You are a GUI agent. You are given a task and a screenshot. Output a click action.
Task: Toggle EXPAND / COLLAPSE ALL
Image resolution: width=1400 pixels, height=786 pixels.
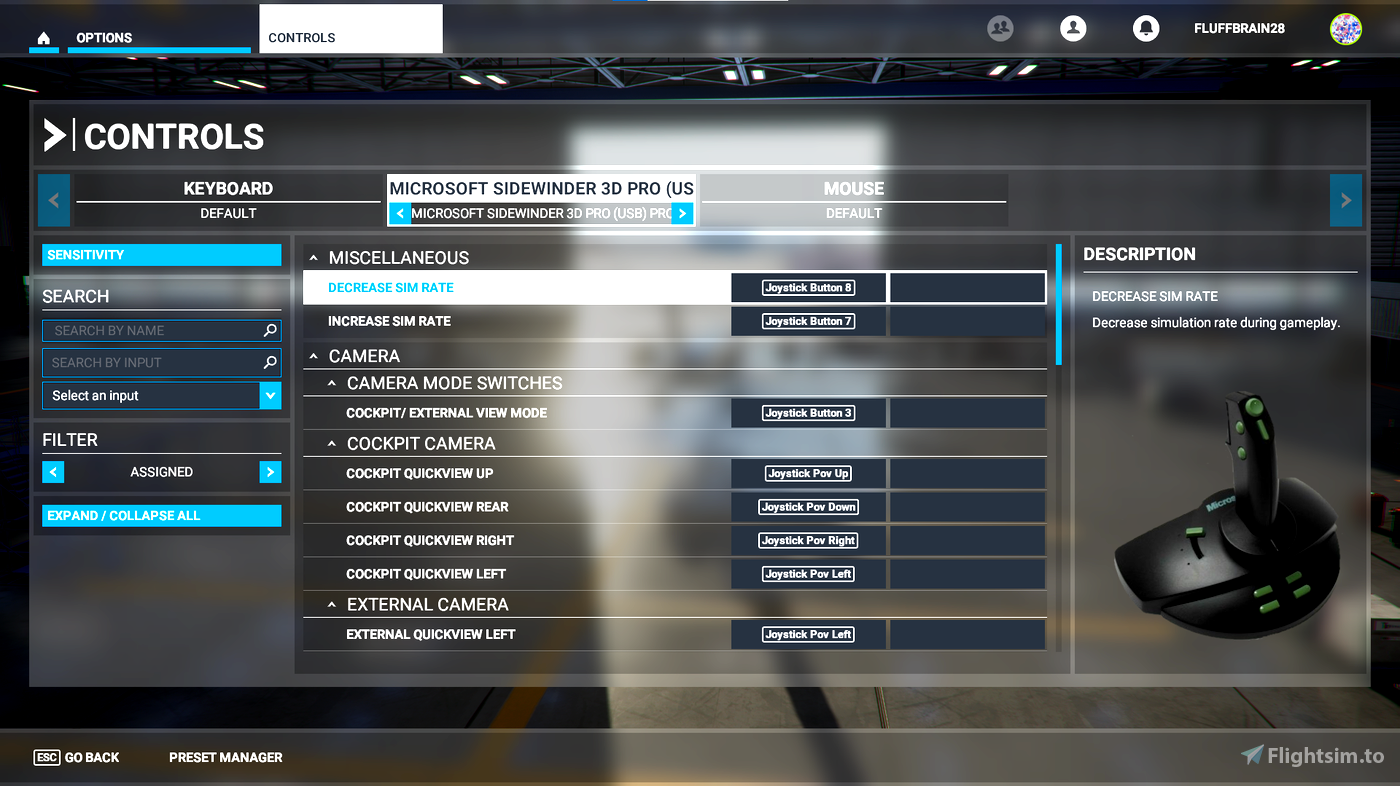pos(161,515)
